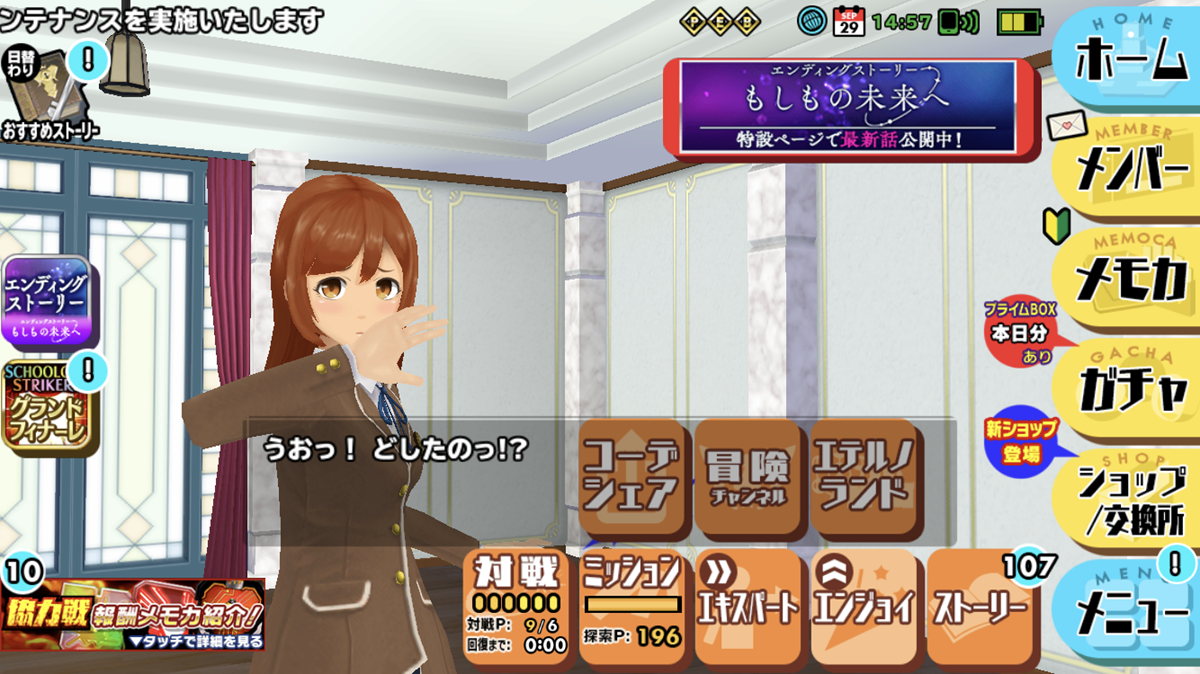Go to エテルノランド
The height and width of the screenshot is (674, 1200).
click(x=862, y=478)
